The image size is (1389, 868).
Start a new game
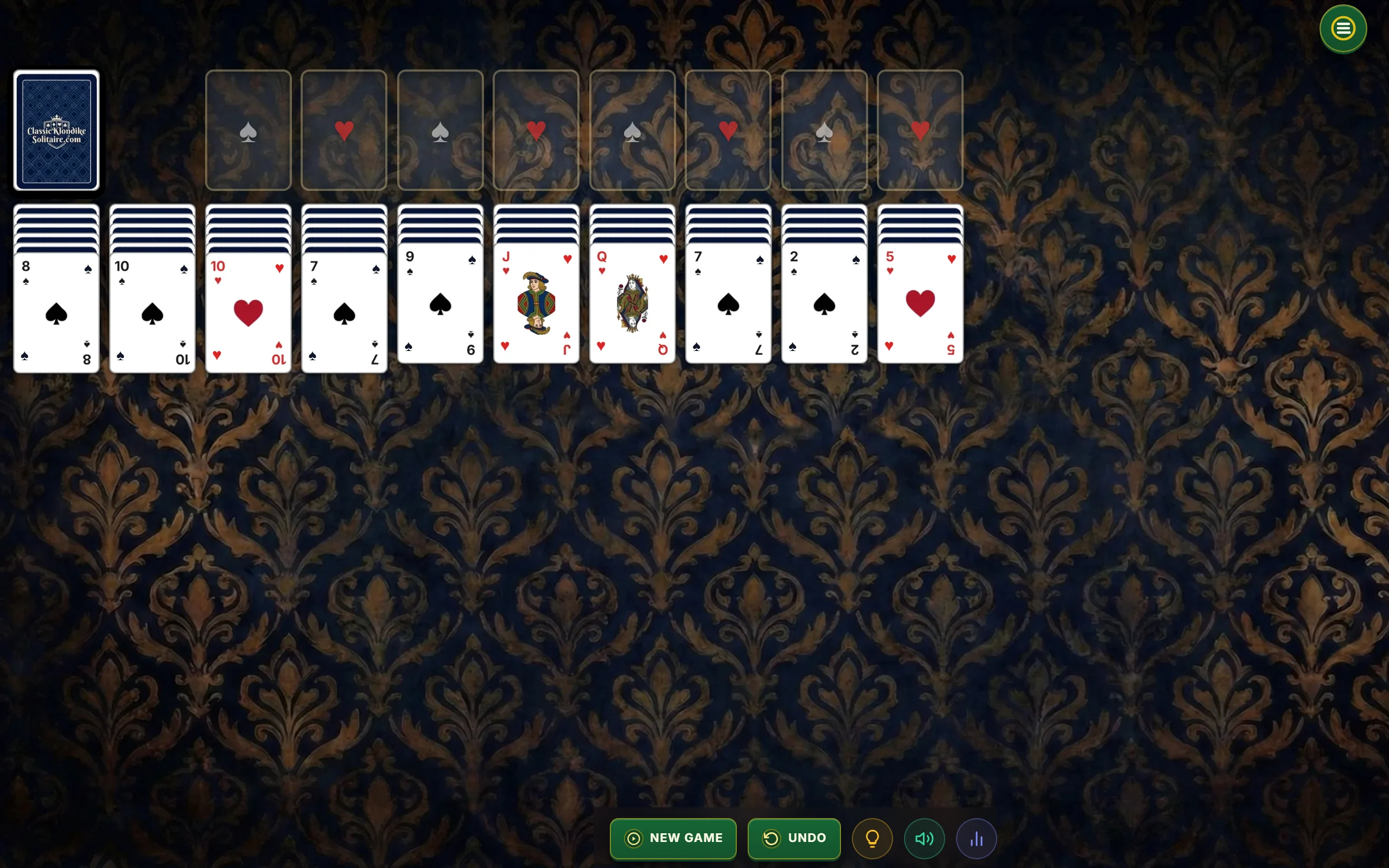673,838
